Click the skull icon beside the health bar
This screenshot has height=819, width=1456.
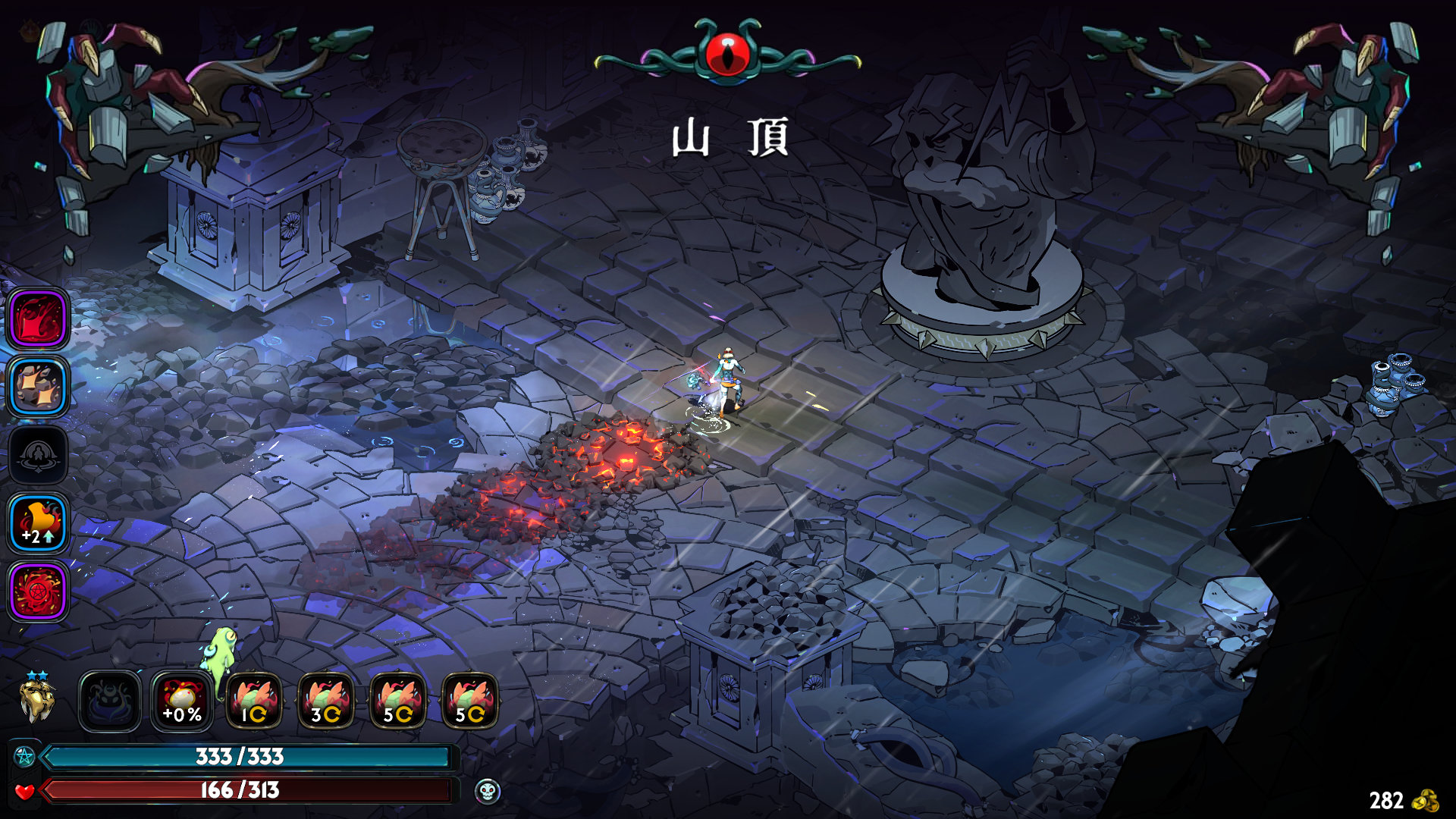coord(487,792)
